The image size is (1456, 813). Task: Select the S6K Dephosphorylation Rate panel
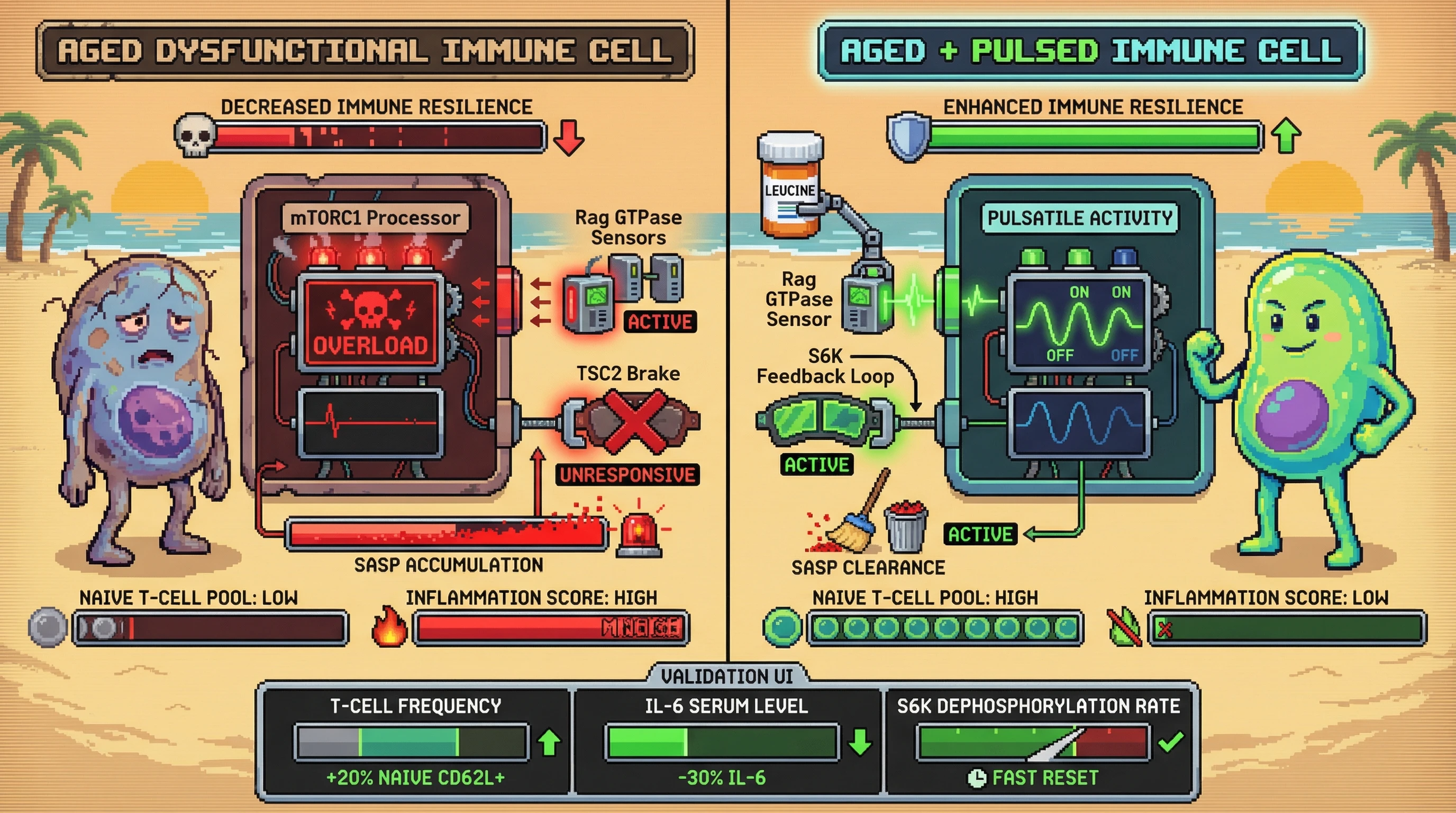pyautogui.click(x=1039, y=740)
